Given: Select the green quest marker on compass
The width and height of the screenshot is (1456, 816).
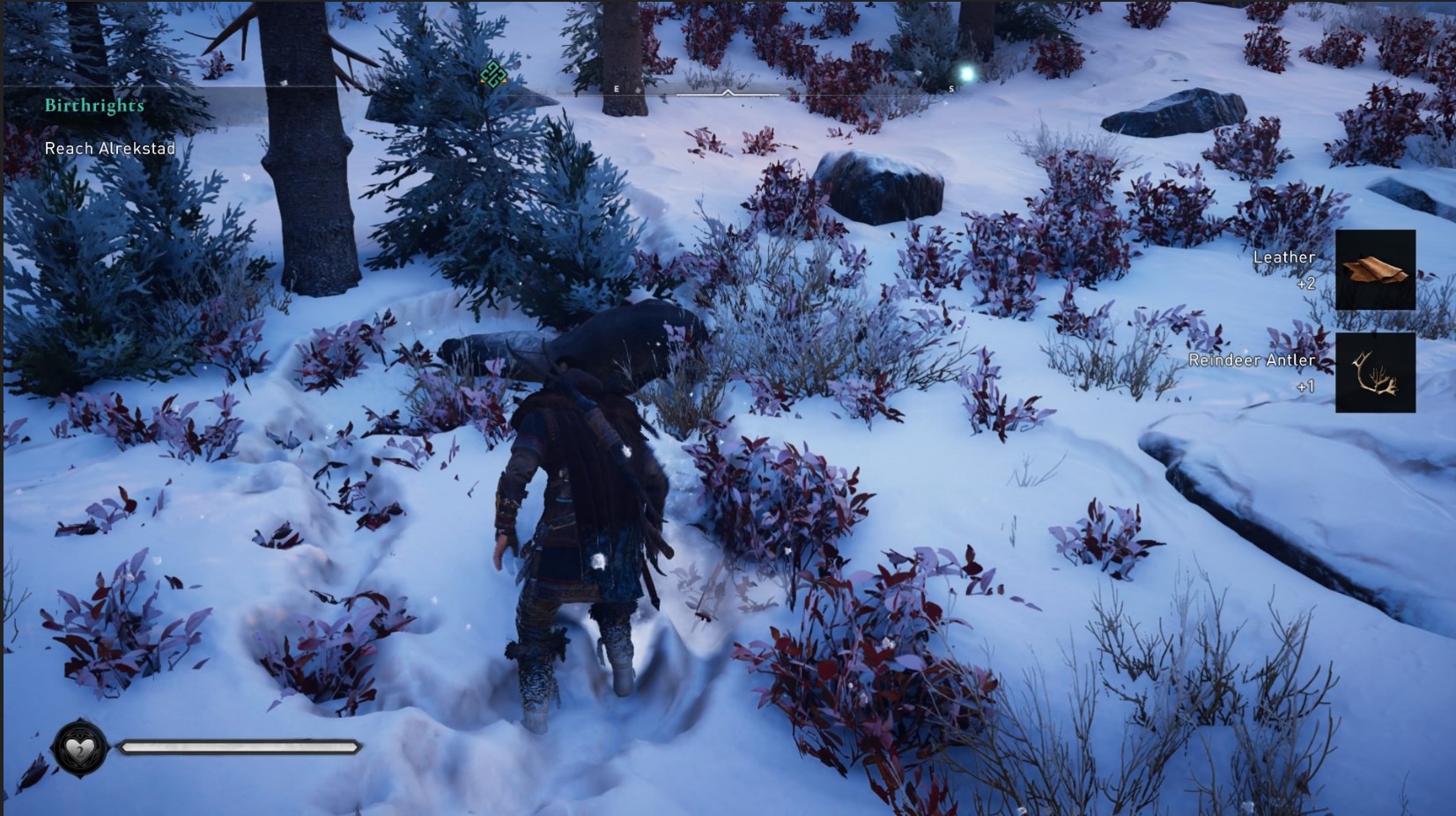Looking at the screenshot, I should click(492, 75).
